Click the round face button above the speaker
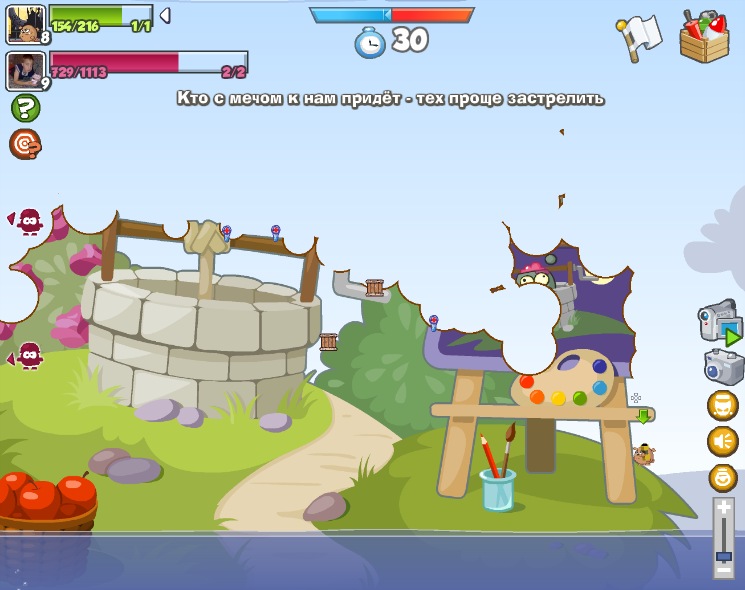The image size is (745, 590). coord(723,405)
